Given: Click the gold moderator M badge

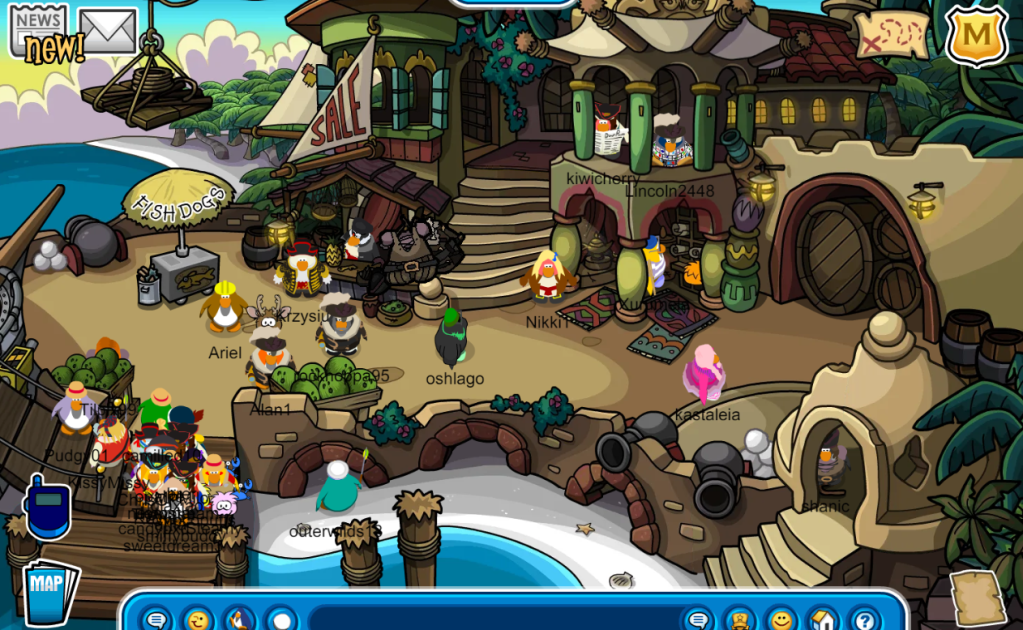Looking at the screenshot, I should click(x=976, y=35).
